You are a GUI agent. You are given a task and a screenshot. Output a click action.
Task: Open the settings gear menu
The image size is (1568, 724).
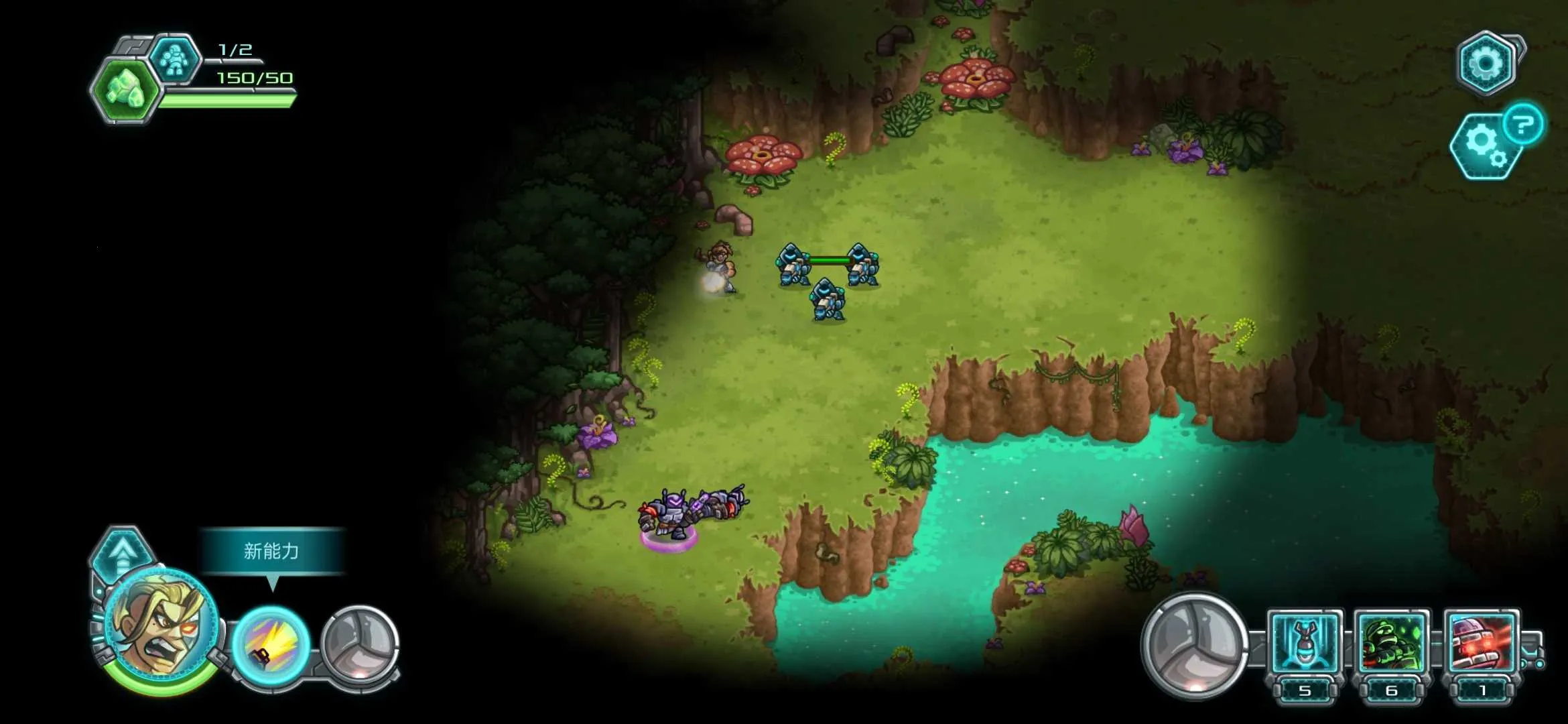[x=1486, y=63]
